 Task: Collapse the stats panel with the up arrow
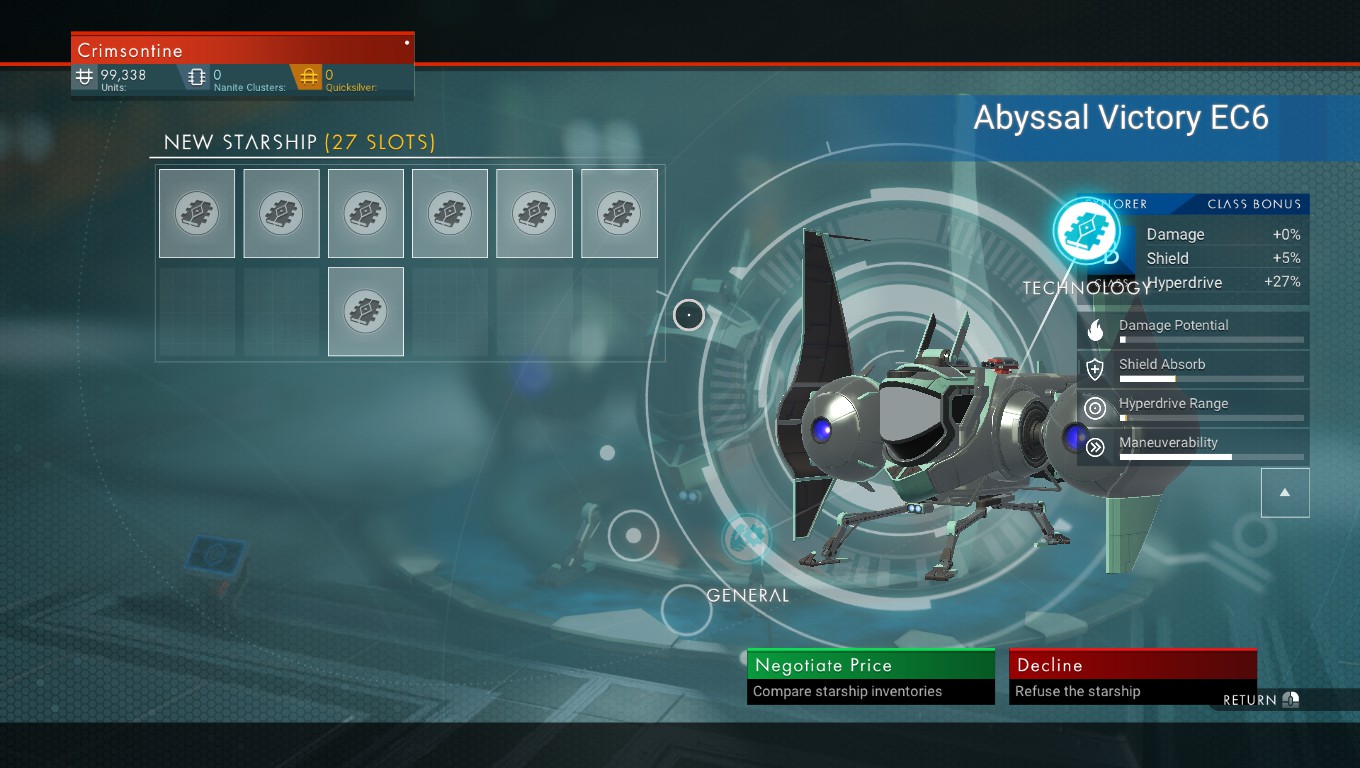click(1285, 493)
